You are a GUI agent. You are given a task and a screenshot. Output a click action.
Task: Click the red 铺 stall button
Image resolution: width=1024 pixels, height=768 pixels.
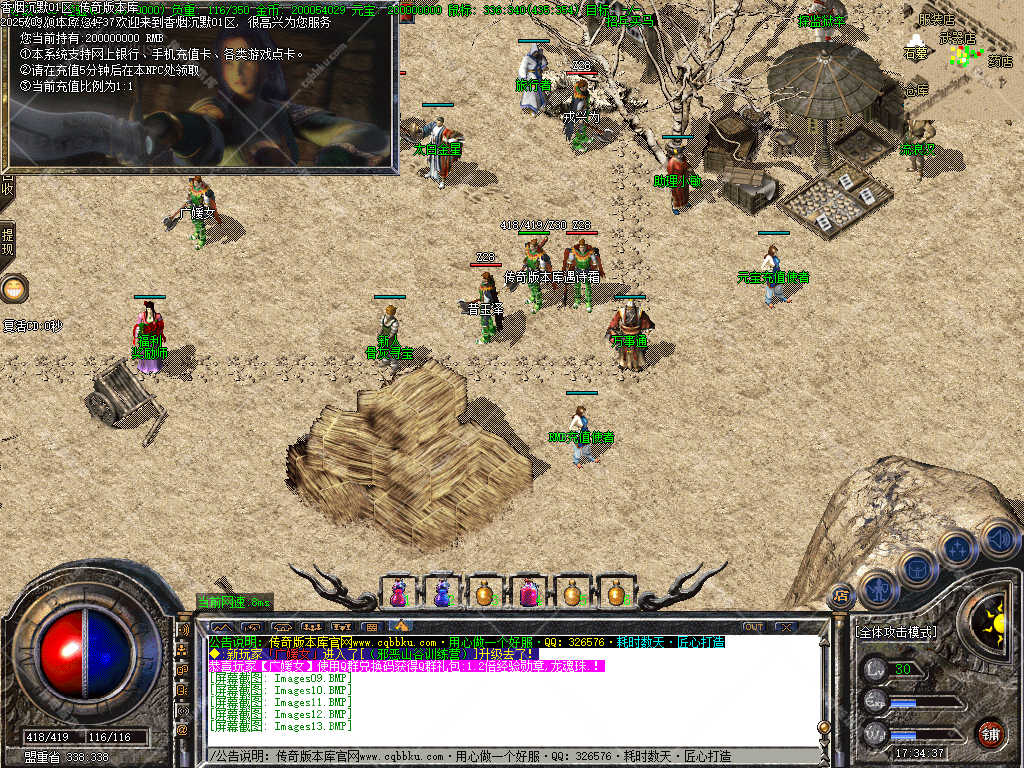(x=990, y=733)
